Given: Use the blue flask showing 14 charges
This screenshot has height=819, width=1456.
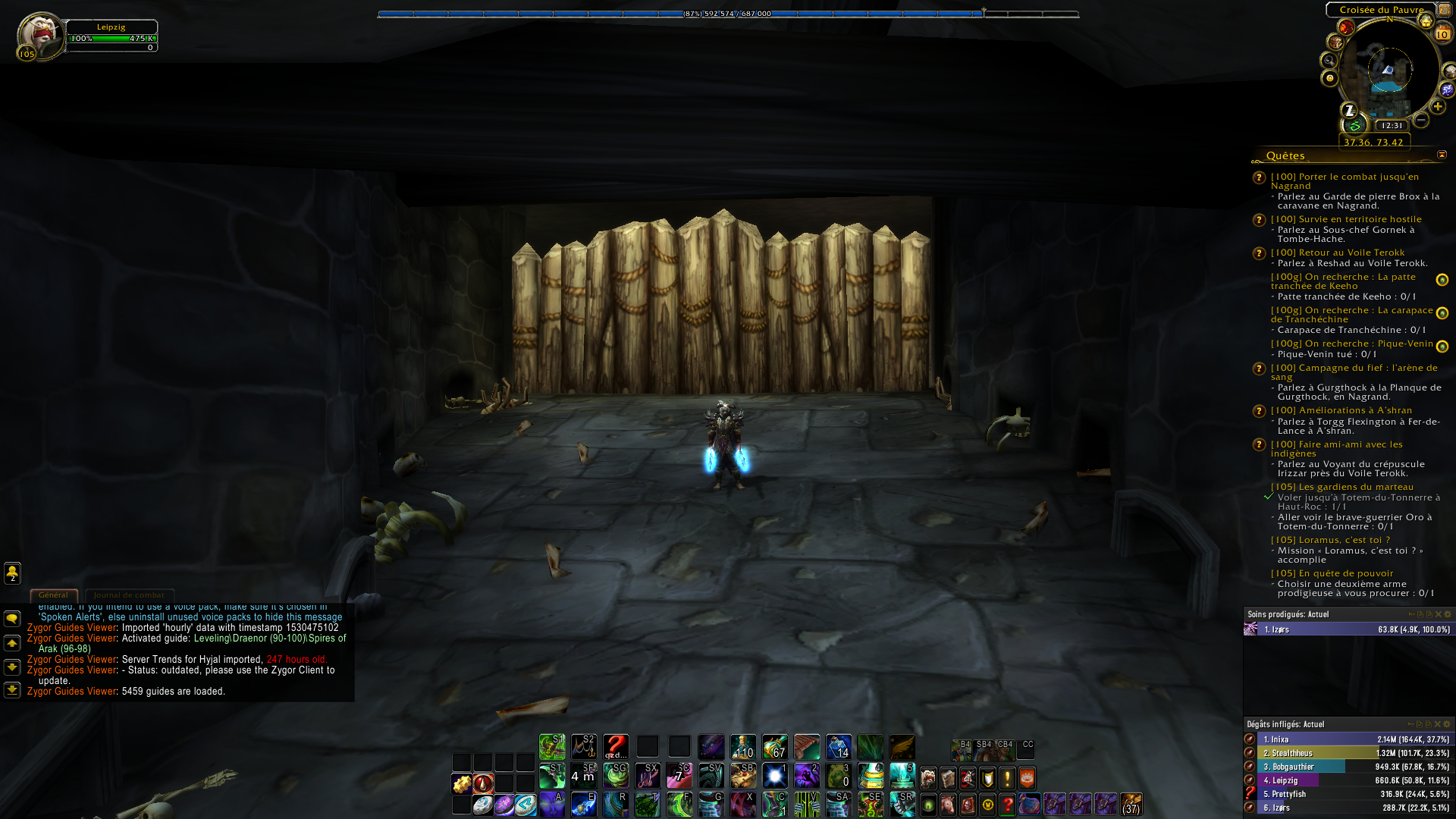Looking at the screenshot, I should click(838, 747).
